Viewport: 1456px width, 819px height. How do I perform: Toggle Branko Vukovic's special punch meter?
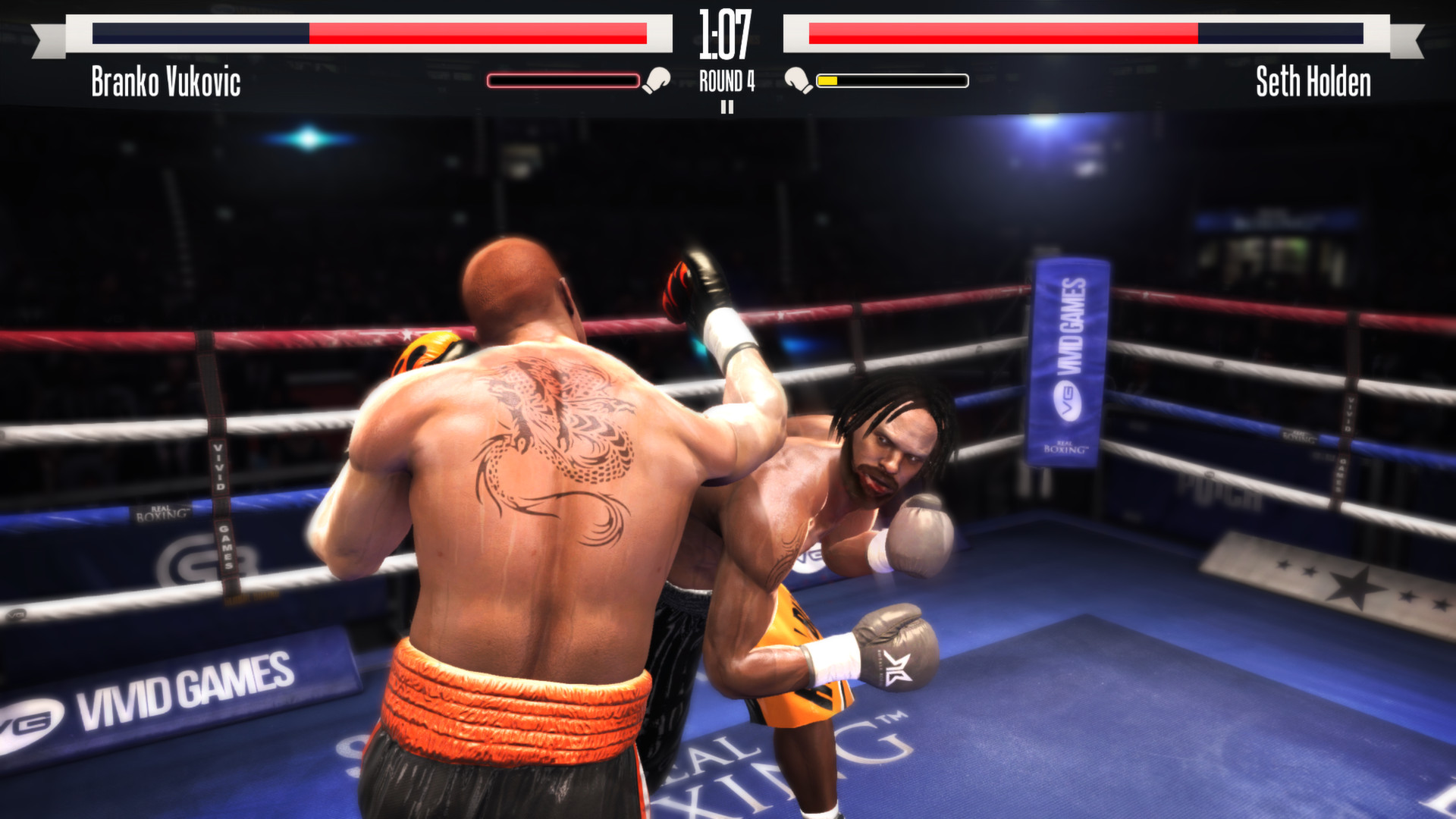click(564, 80)
